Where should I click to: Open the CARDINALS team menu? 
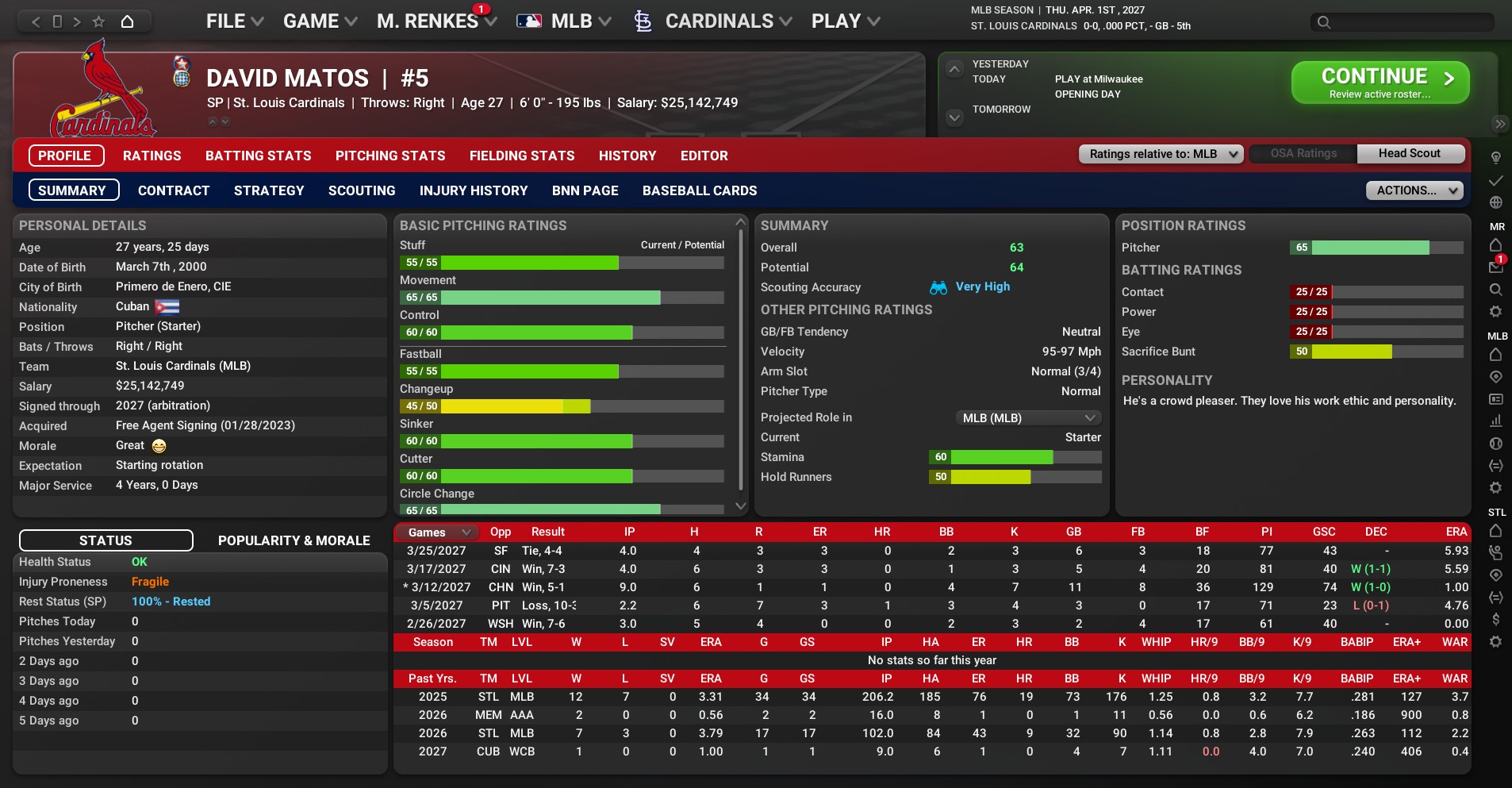(x=718, y=21)
